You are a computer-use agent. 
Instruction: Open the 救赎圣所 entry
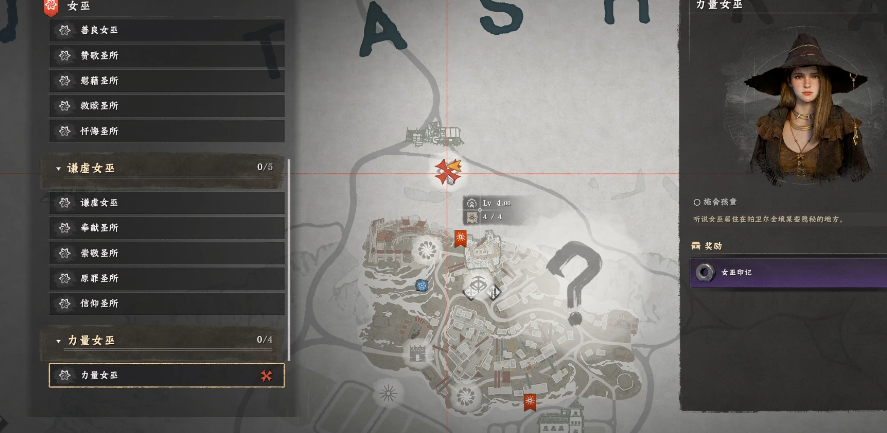tap(166, 106)
